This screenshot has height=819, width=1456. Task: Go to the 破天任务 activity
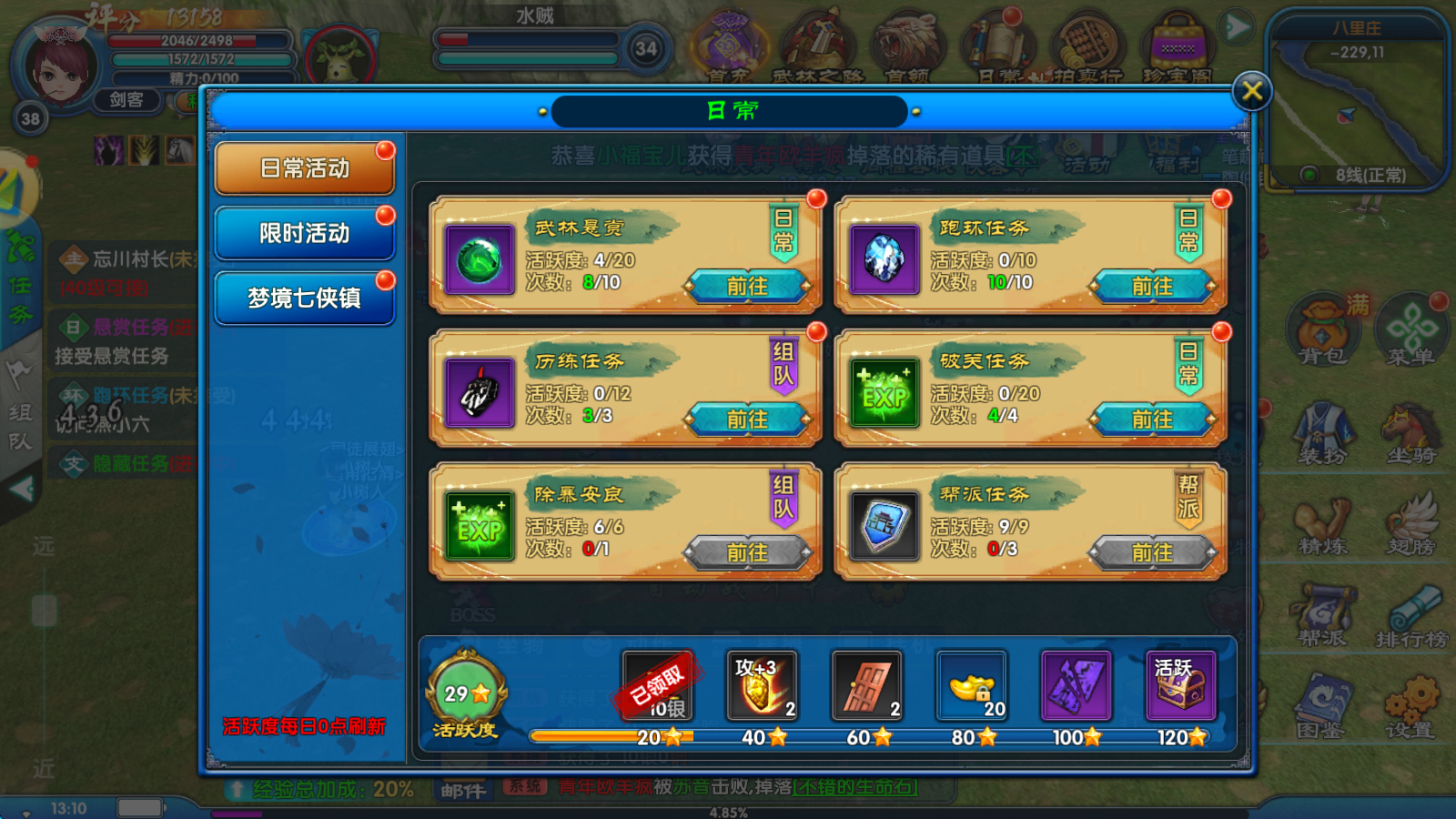(1152, 420)
